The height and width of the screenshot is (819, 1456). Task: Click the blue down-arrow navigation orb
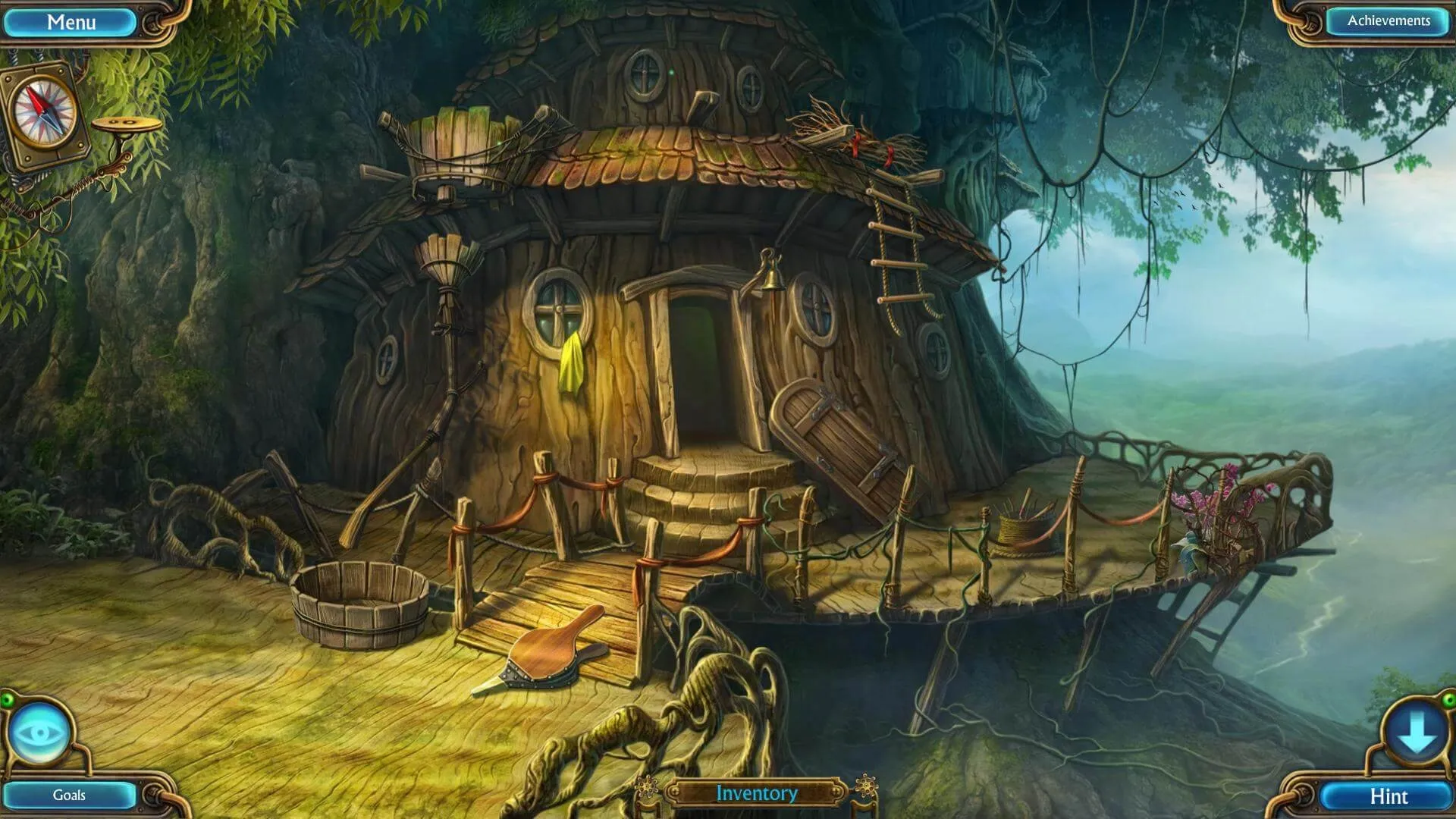[1415, 734]
